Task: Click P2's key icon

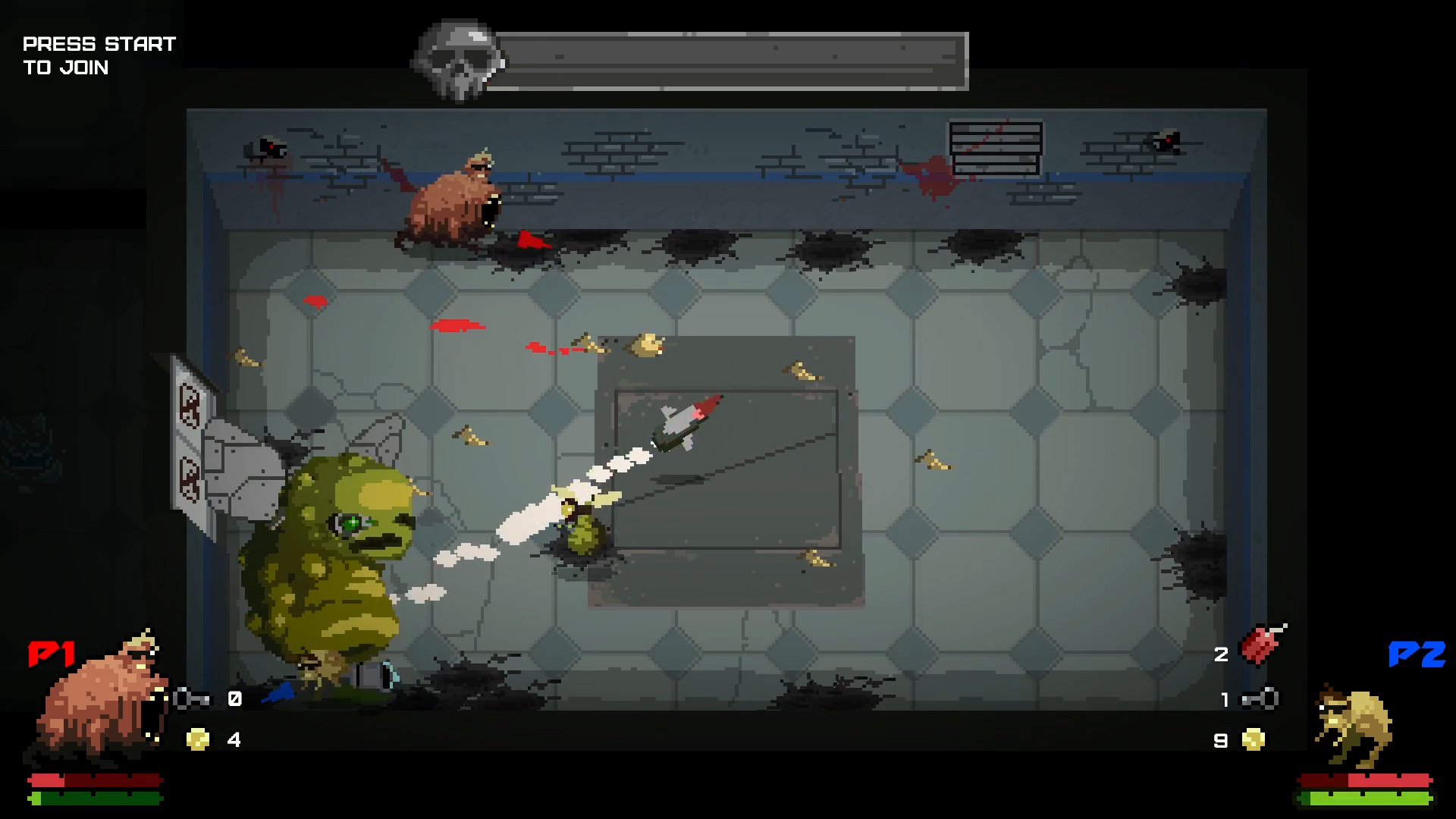Action: (x=1260, y=699)
